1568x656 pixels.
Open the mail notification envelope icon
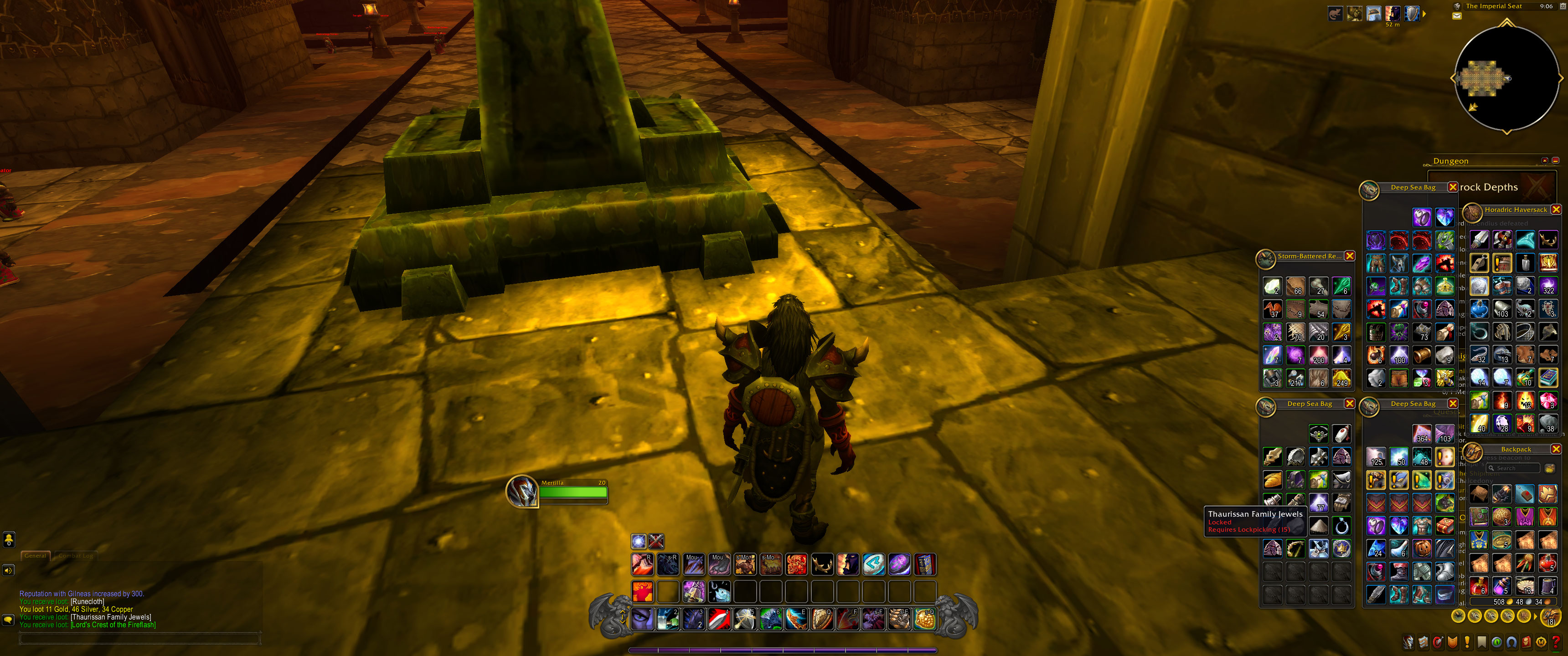[1457, 16]
